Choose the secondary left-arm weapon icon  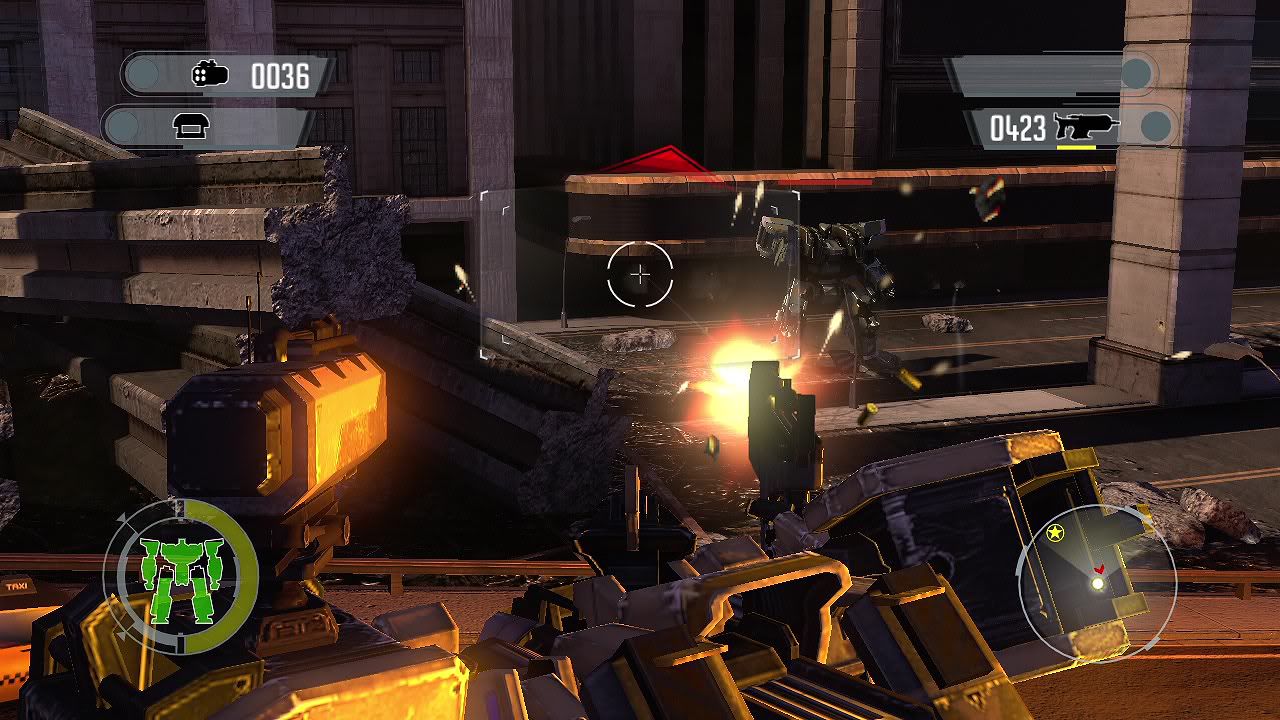(189, 126)
